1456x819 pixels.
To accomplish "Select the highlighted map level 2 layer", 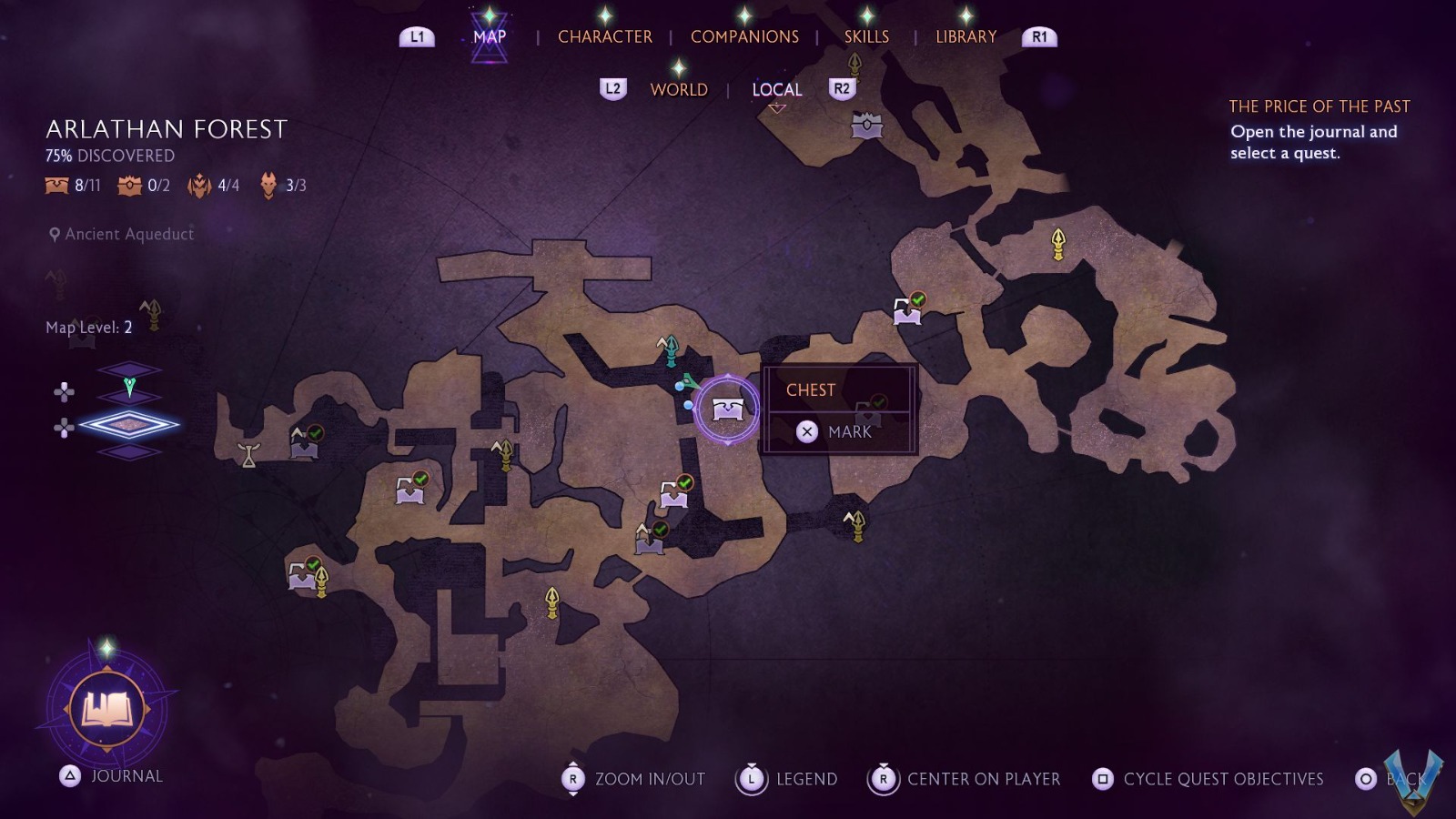I will pyautogui.click(x=129, y=424).
